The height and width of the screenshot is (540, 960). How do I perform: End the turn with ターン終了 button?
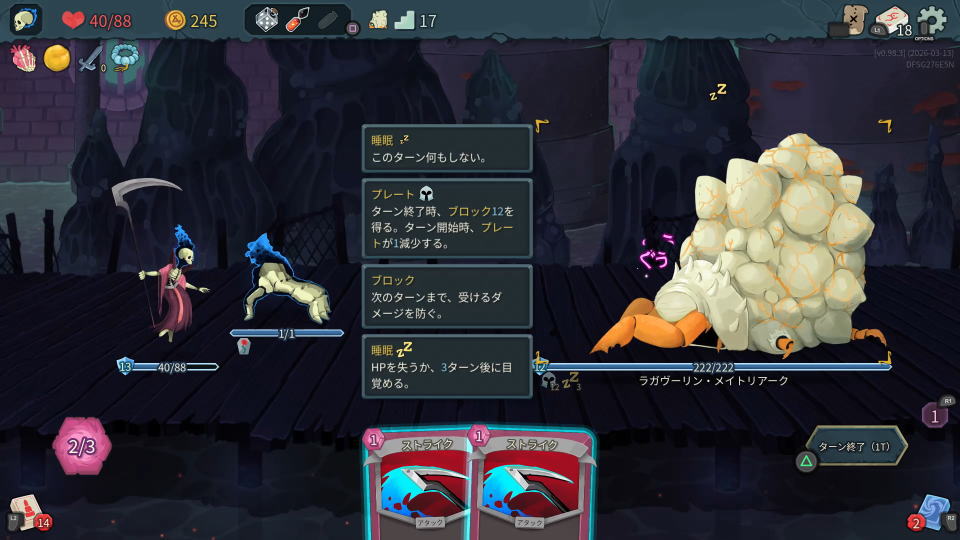858,446
